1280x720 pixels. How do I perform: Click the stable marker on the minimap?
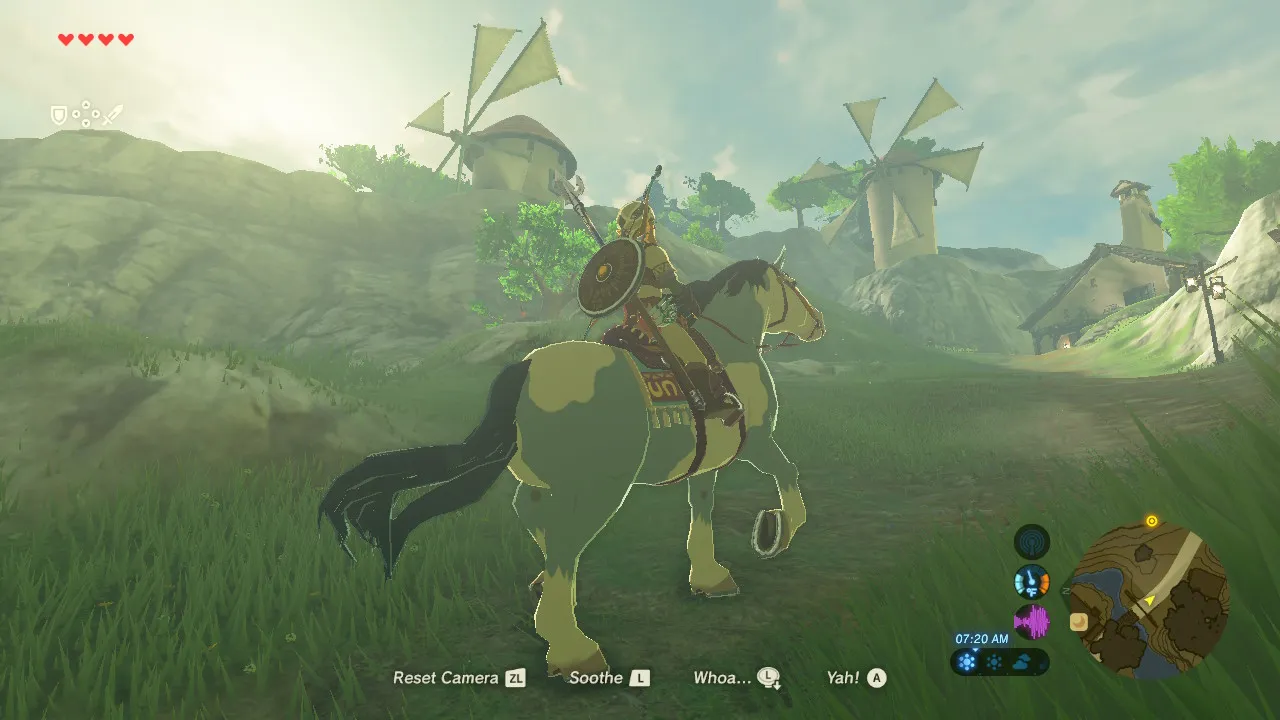coord(1079,621)
